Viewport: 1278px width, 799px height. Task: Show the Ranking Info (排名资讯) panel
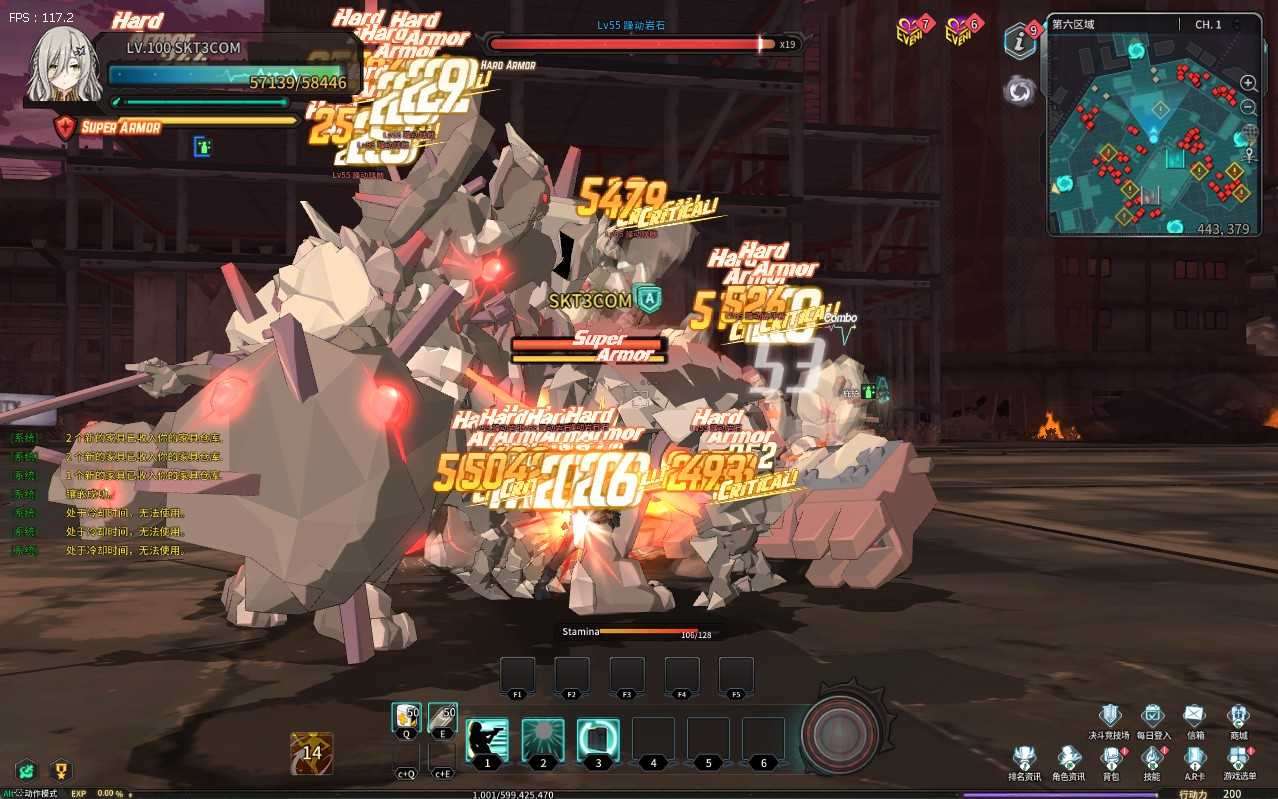coord(1024,758)
